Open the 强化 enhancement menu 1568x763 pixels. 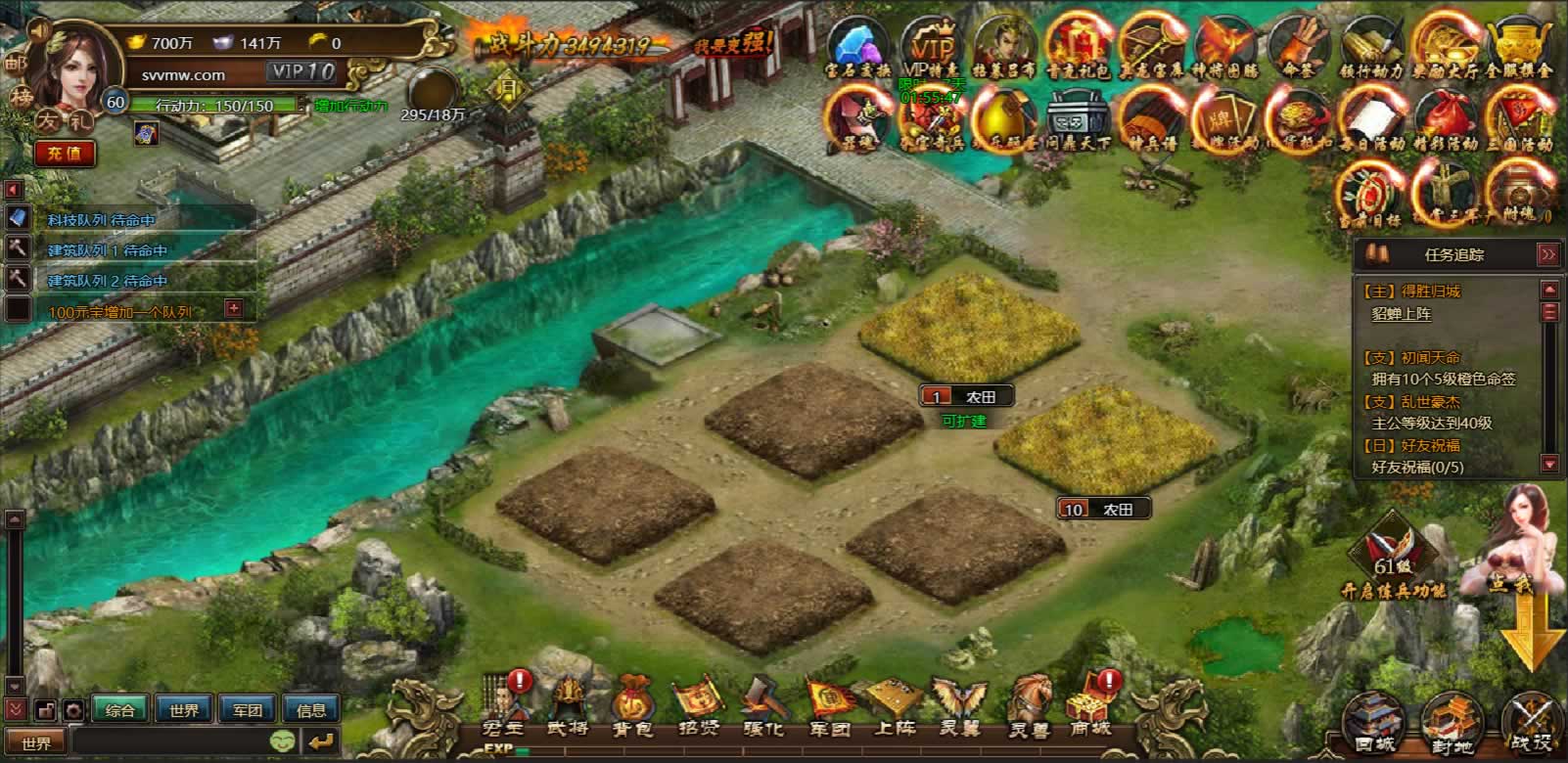tap(763, 706)
